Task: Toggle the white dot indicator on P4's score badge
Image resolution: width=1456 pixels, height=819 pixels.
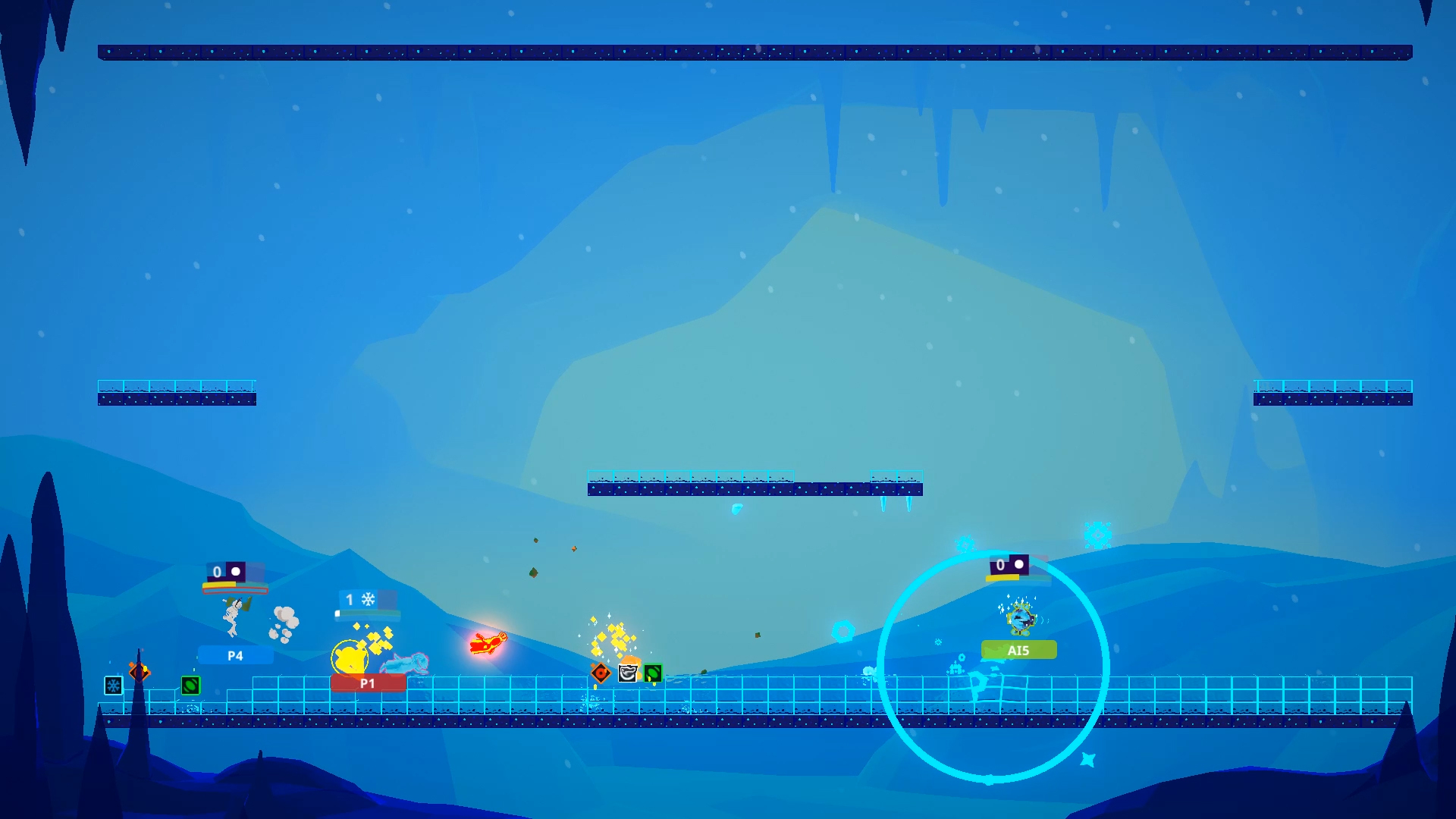Action: click(x=237, y=571)
